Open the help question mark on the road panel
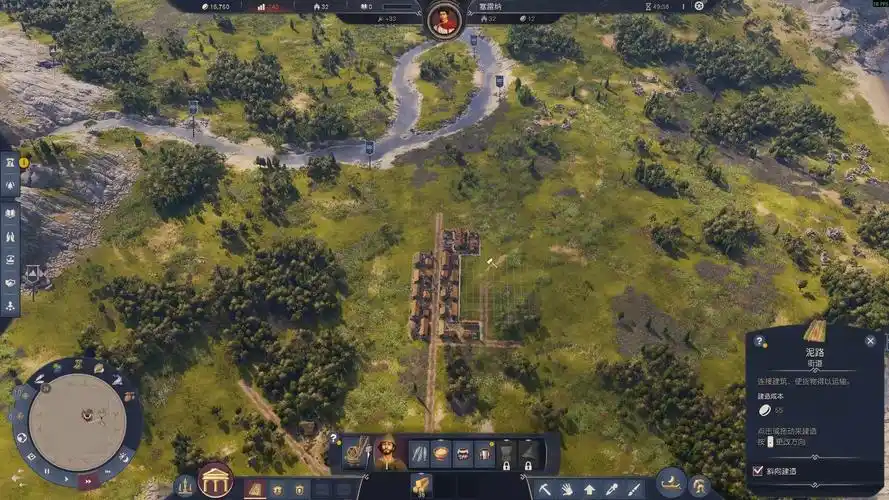Screen dimensions: 889x500 point(759,341)
